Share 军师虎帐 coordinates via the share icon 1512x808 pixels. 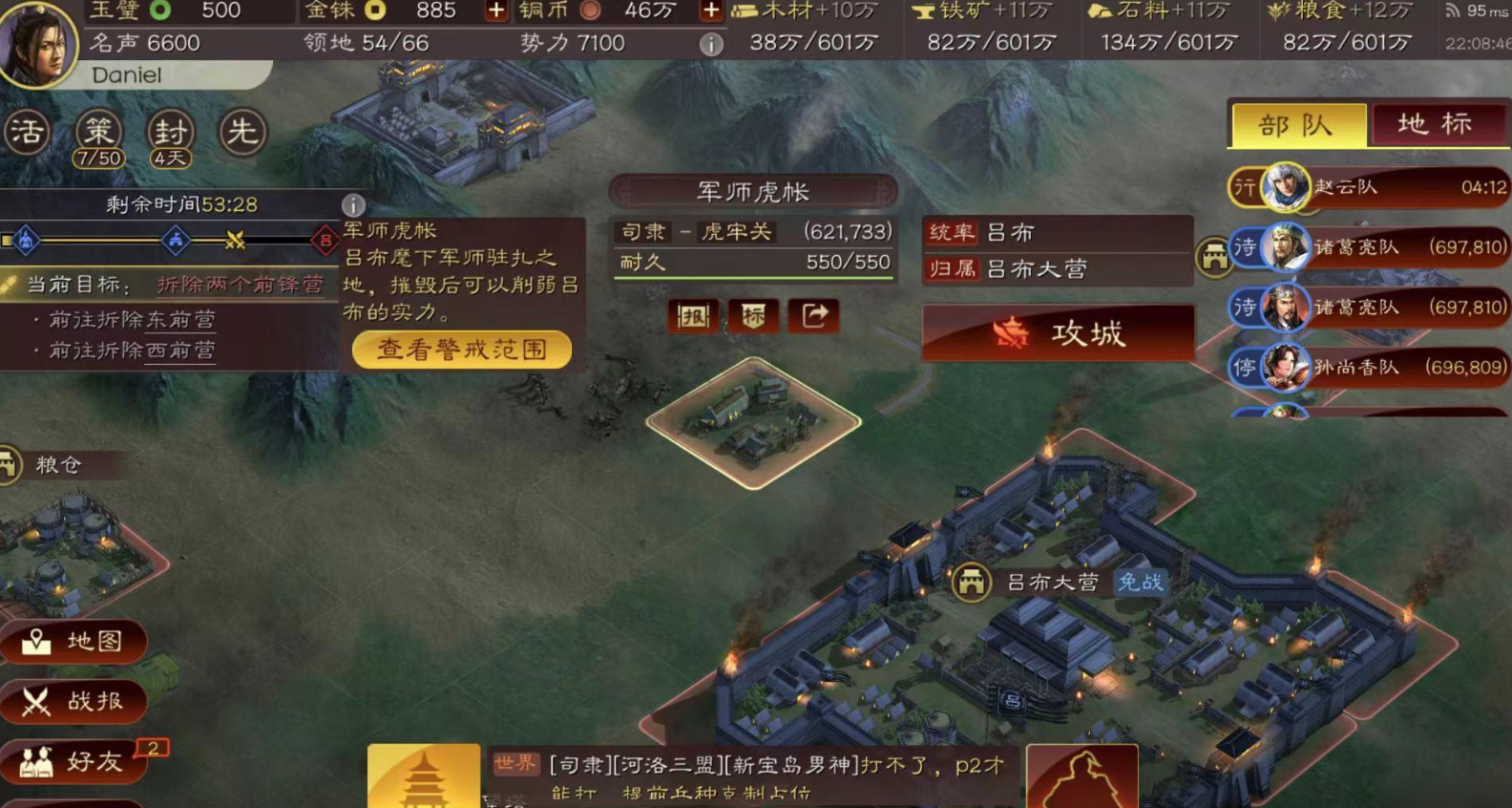pos(814,316)
